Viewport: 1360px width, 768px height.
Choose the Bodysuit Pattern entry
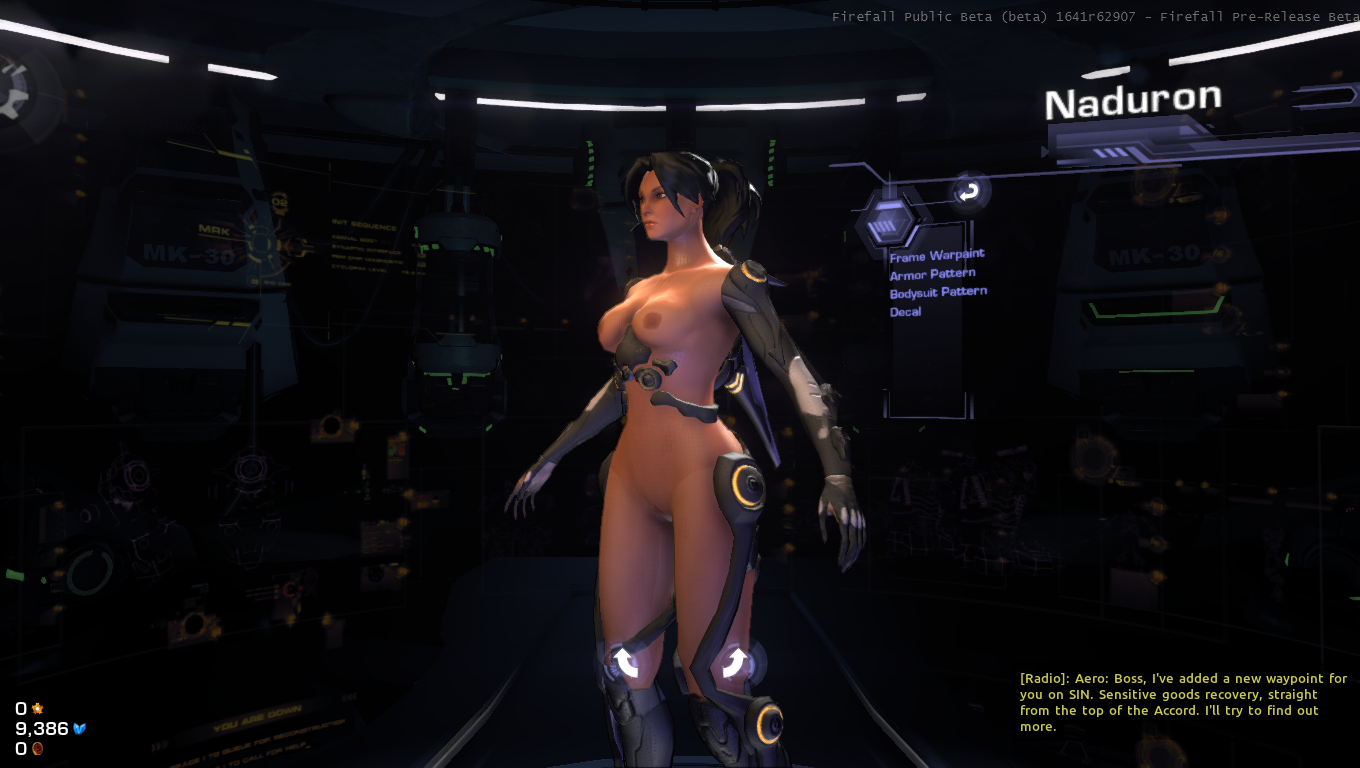tap(938, 292)
